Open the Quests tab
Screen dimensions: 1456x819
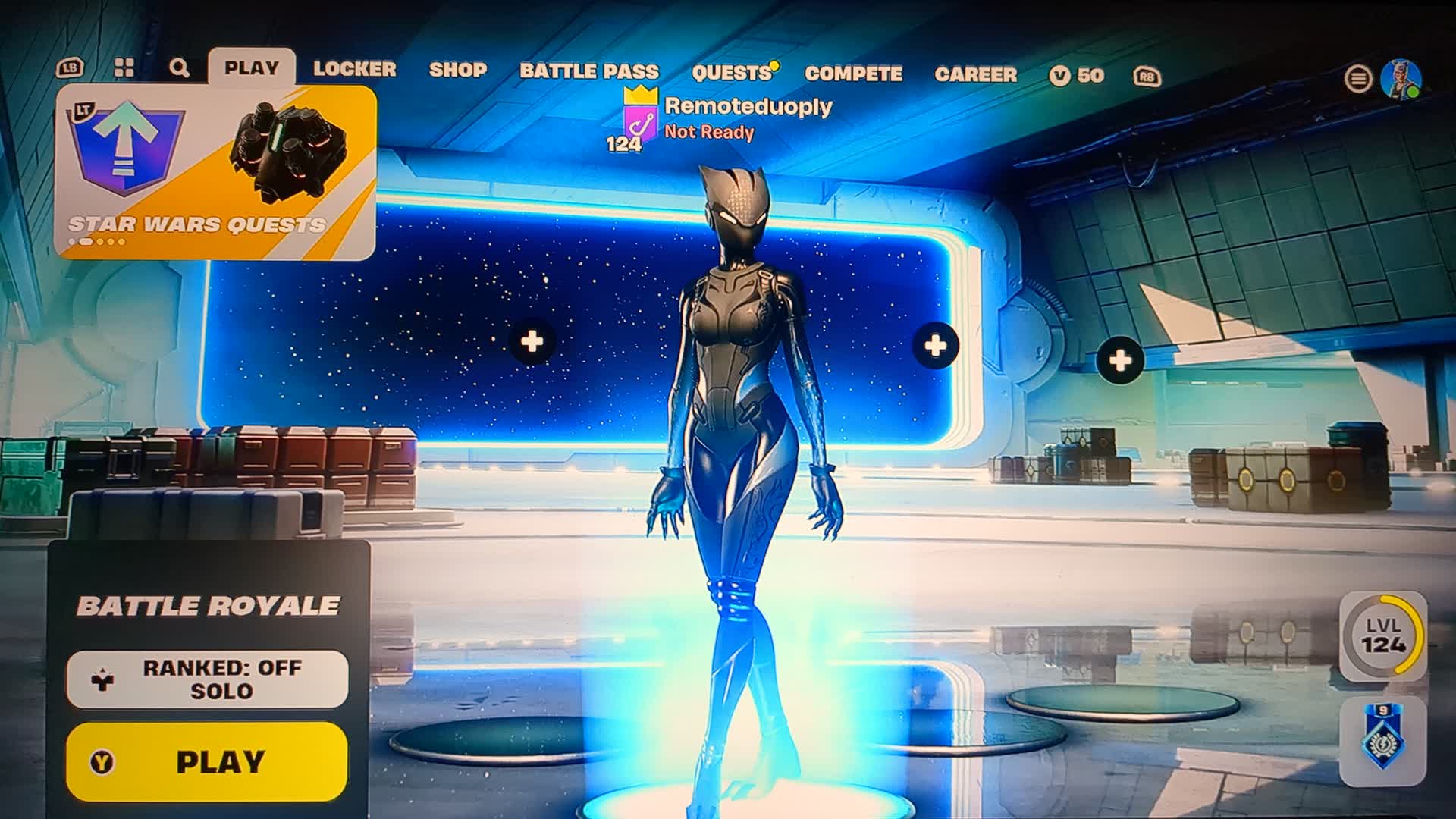[731, 73]
